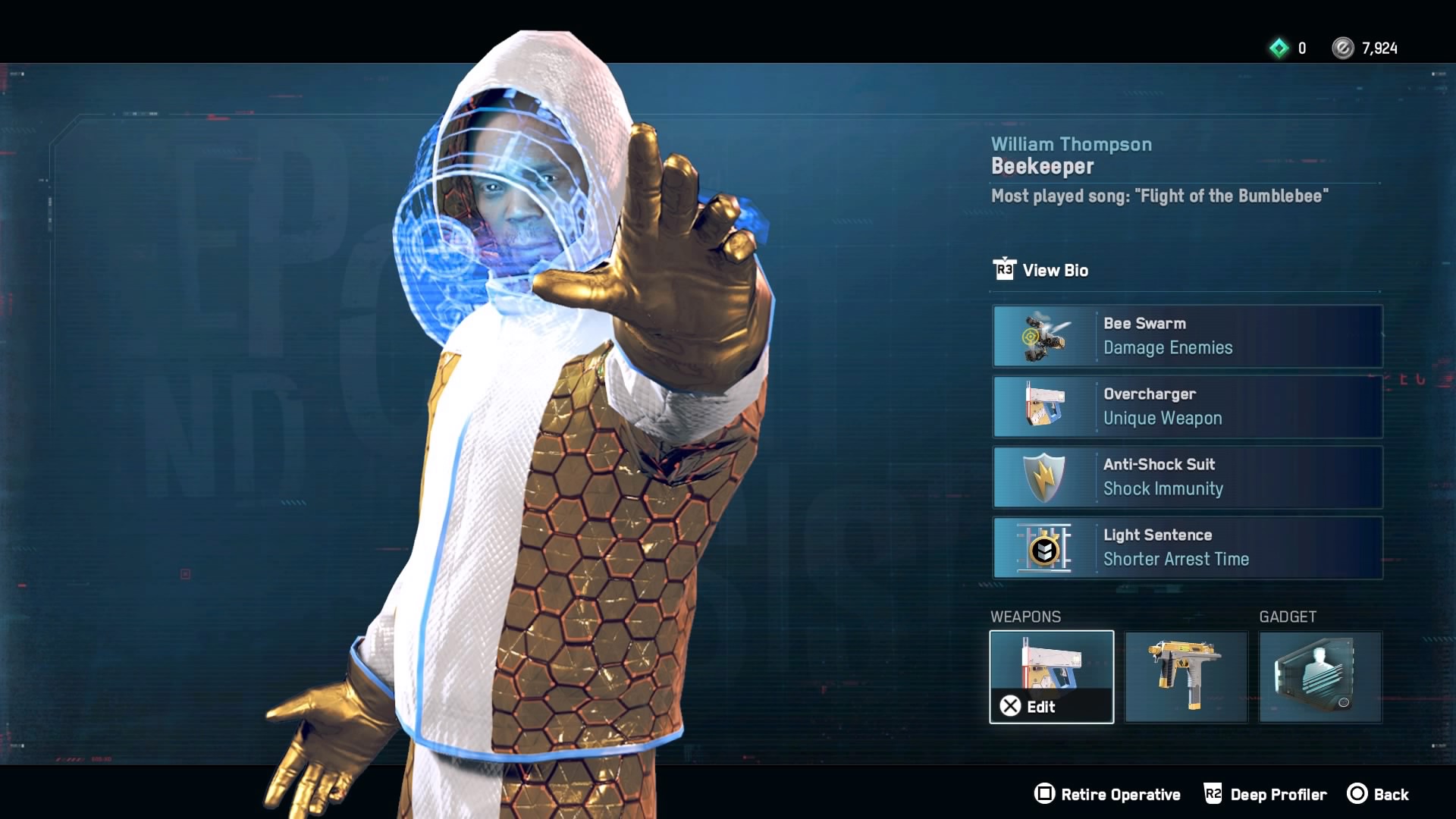This screenshot has width=1456, height=819.
Task: Click the Gadget slot thumbnail
Action: pyautogui.click(x=1319, y=676)
